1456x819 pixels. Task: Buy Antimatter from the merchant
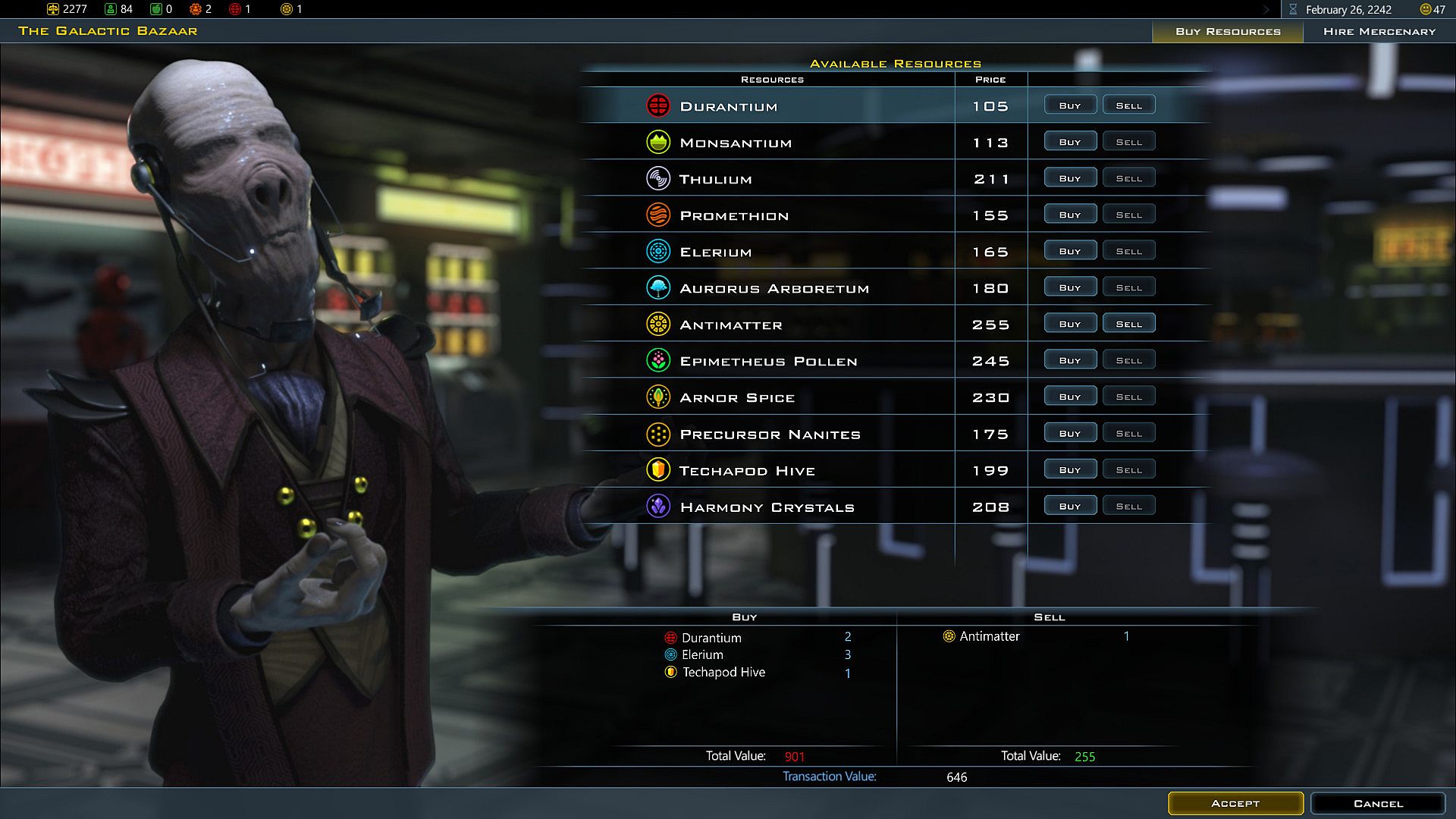[1070, 324]
